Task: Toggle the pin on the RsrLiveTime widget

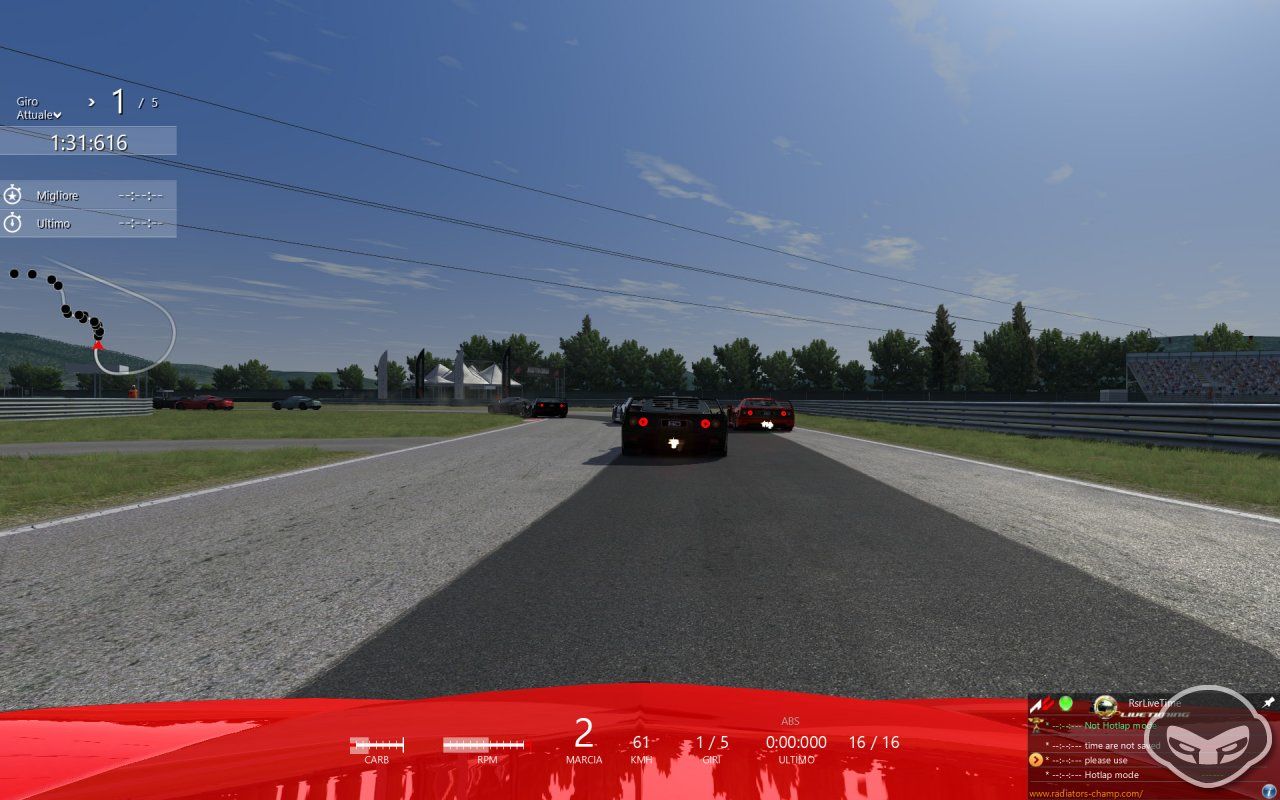Action: pyautogui.click(x=1268, y=702)
